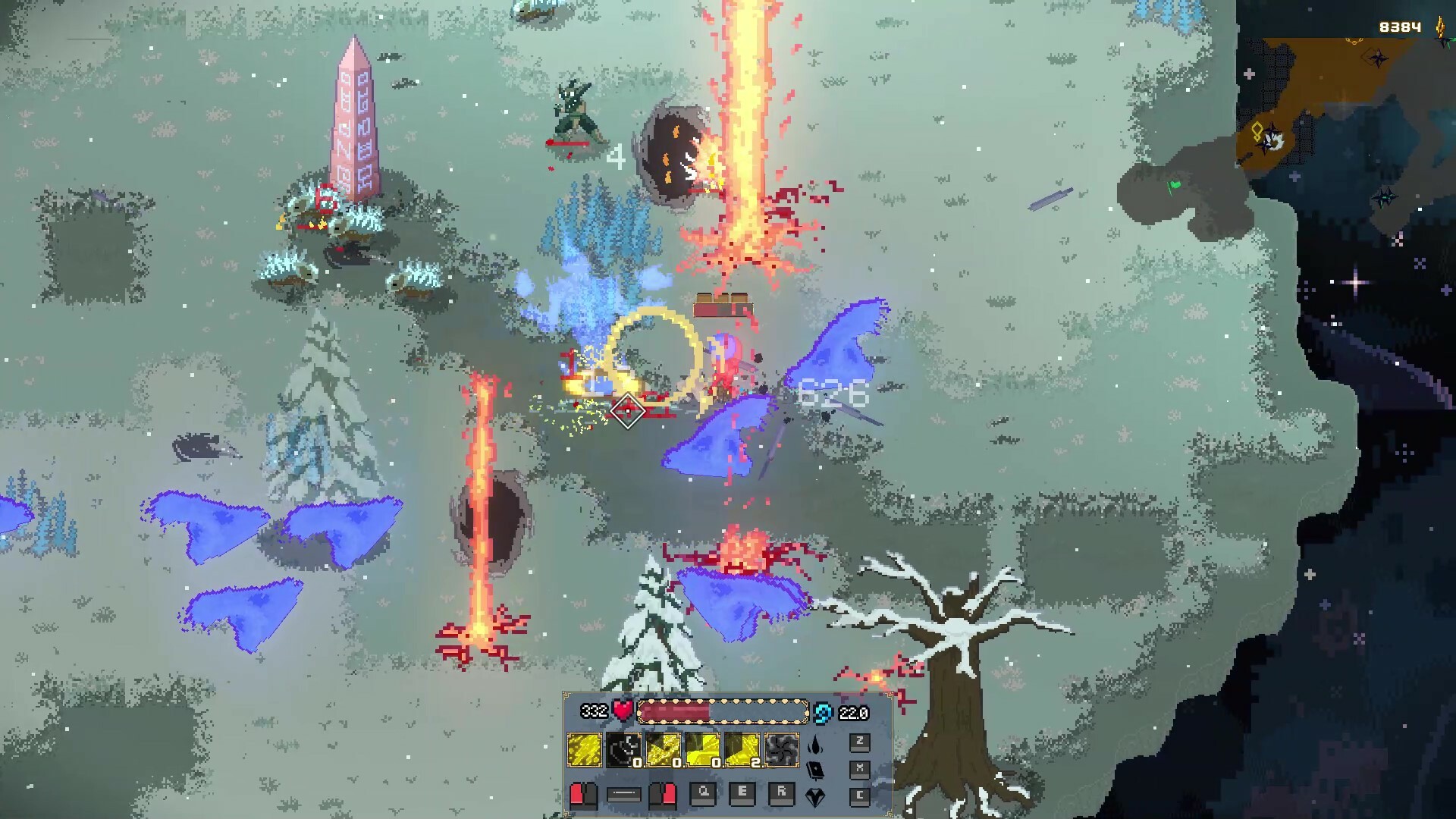The width and height of the screenshot is (1456, 819).
Task: Select the dash weapon slot between the flasks
Action: (x=623, y=796)
